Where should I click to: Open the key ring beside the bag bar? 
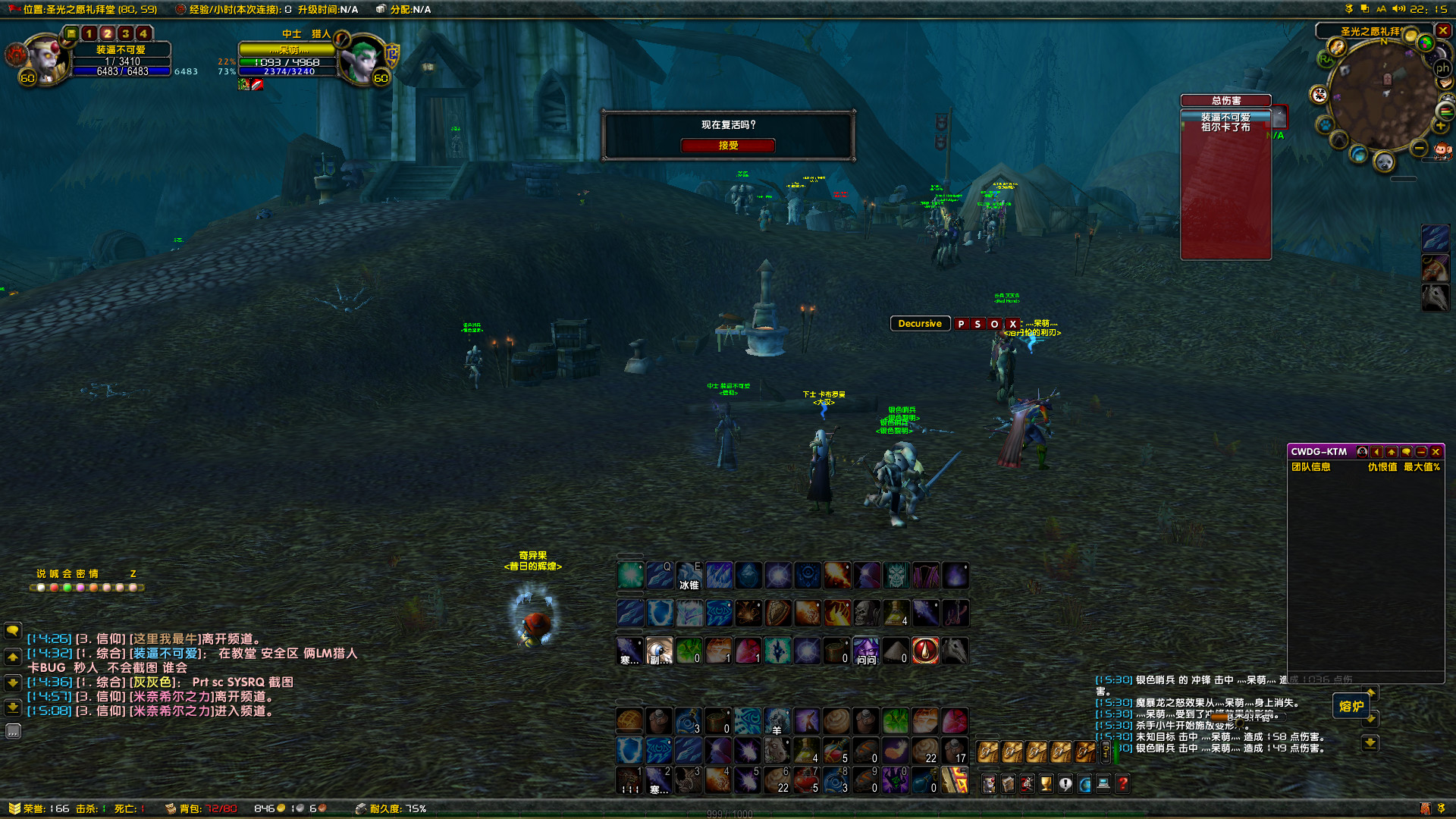pos(1106,753)
